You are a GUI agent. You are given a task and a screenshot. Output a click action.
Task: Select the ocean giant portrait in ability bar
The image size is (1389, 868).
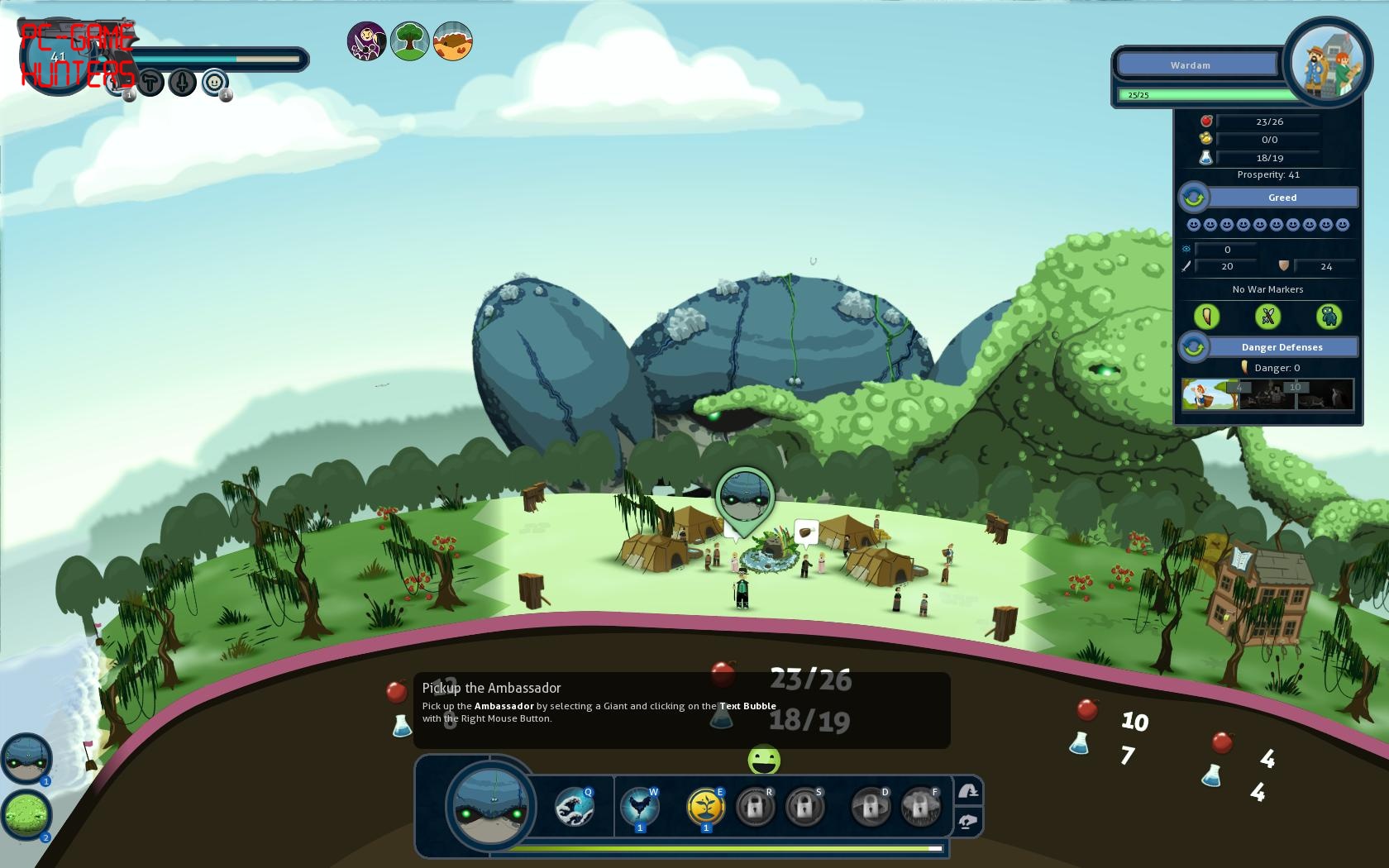(491, 806)
